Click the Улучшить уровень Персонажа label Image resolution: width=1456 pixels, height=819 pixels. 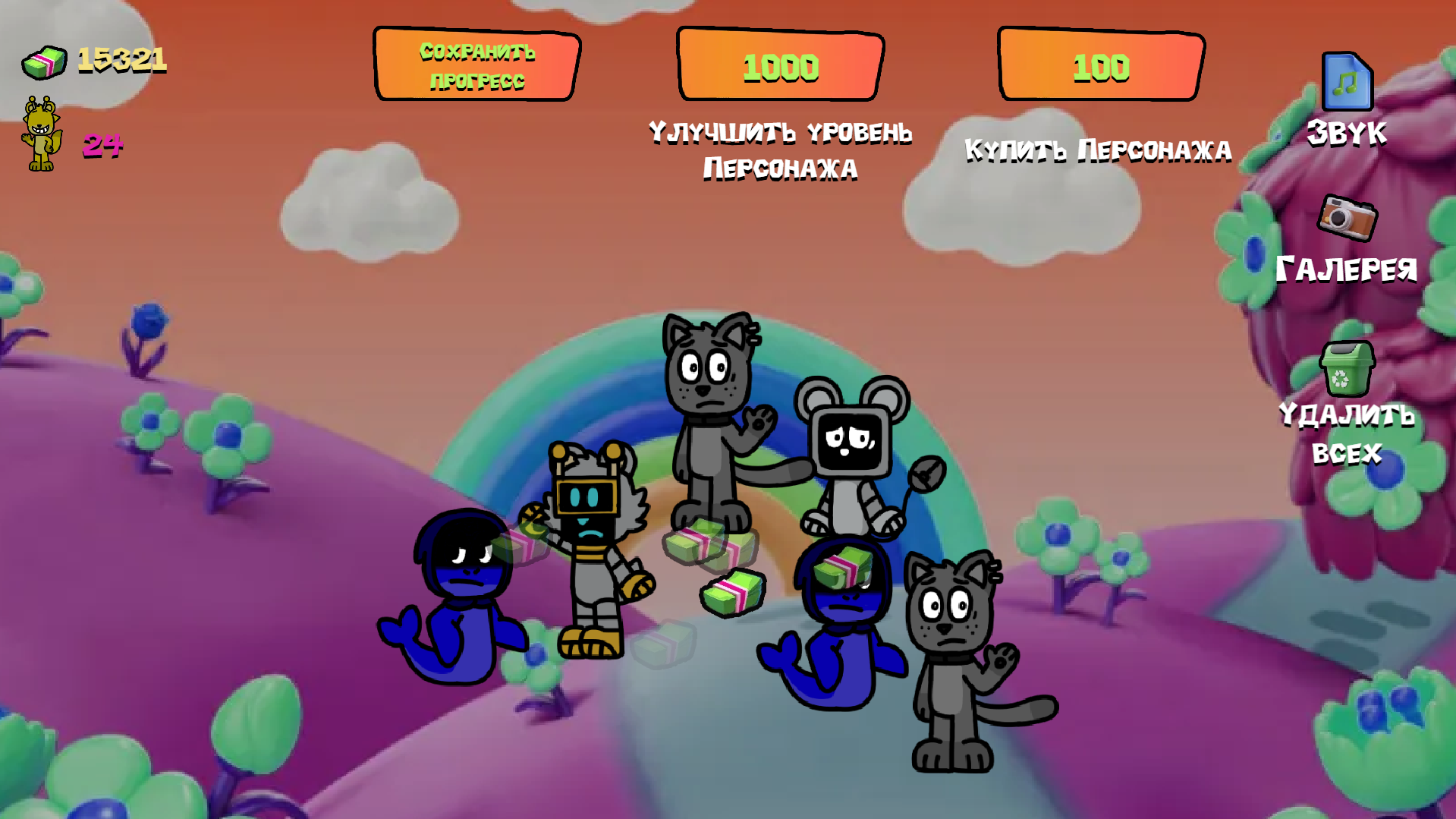click(x=780, y=148)
